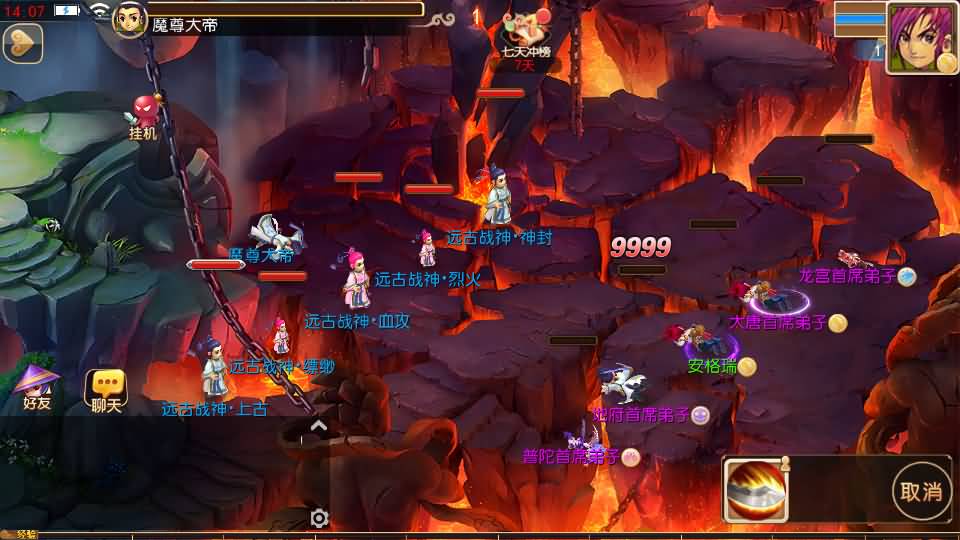This screenshot has width=960, height=540.
Task: Open chat settings via the gear icon
Action: [319, 517]
